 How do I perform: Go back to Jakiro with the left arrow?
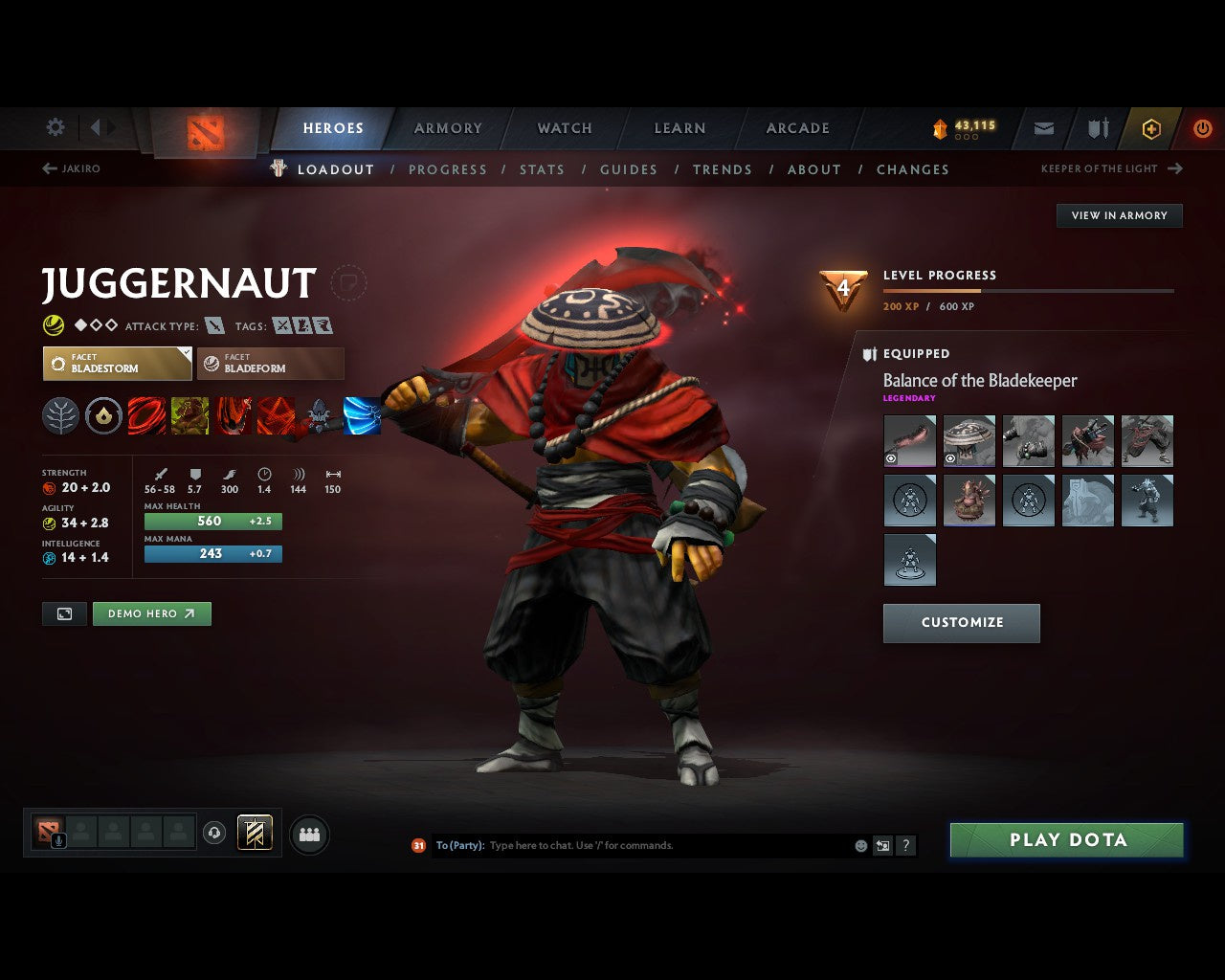point(47,167)
